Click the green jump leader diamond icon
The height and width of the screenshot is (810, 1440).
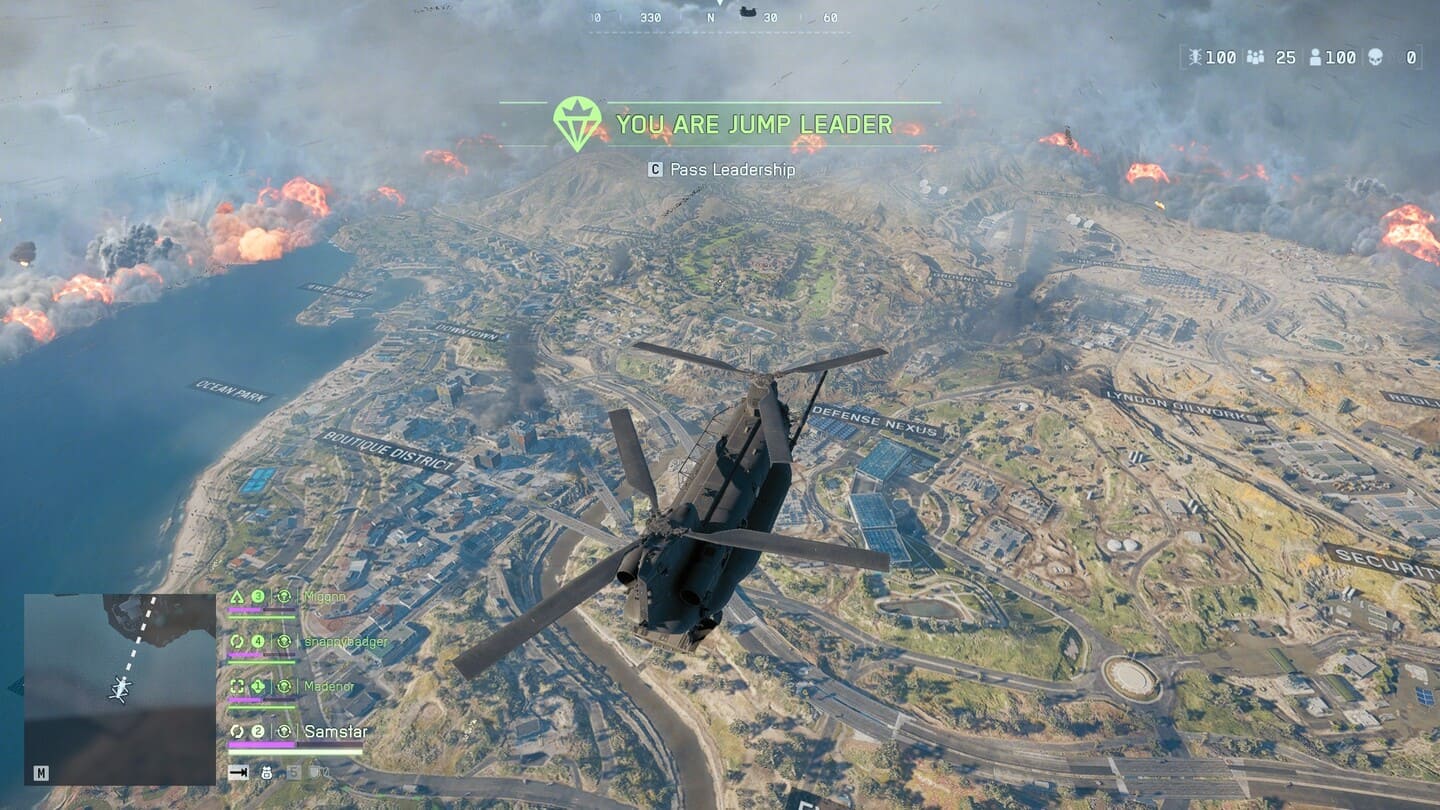click(577, 123)
